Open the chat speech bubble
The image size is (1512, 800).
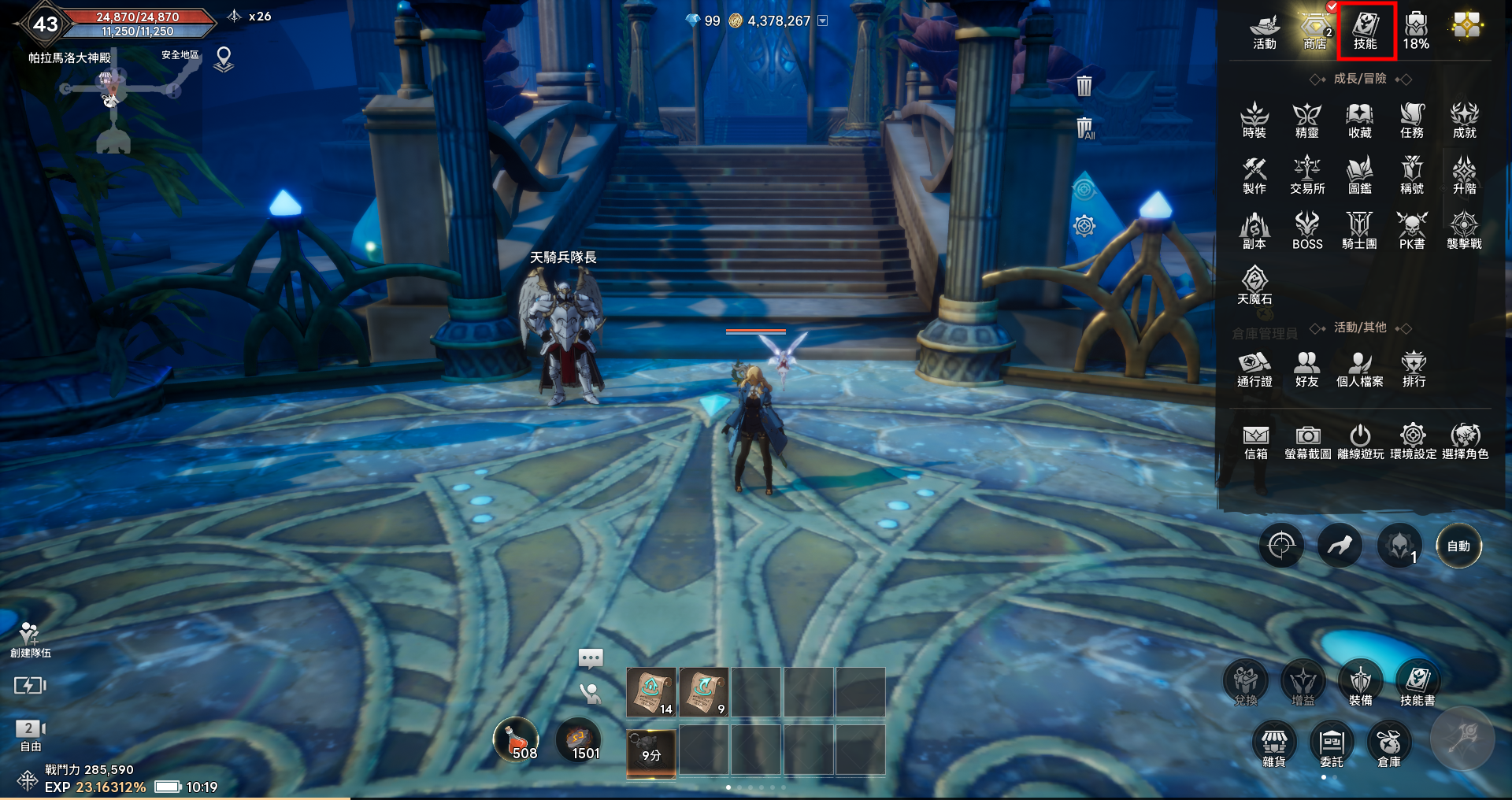tap(591, 657)
